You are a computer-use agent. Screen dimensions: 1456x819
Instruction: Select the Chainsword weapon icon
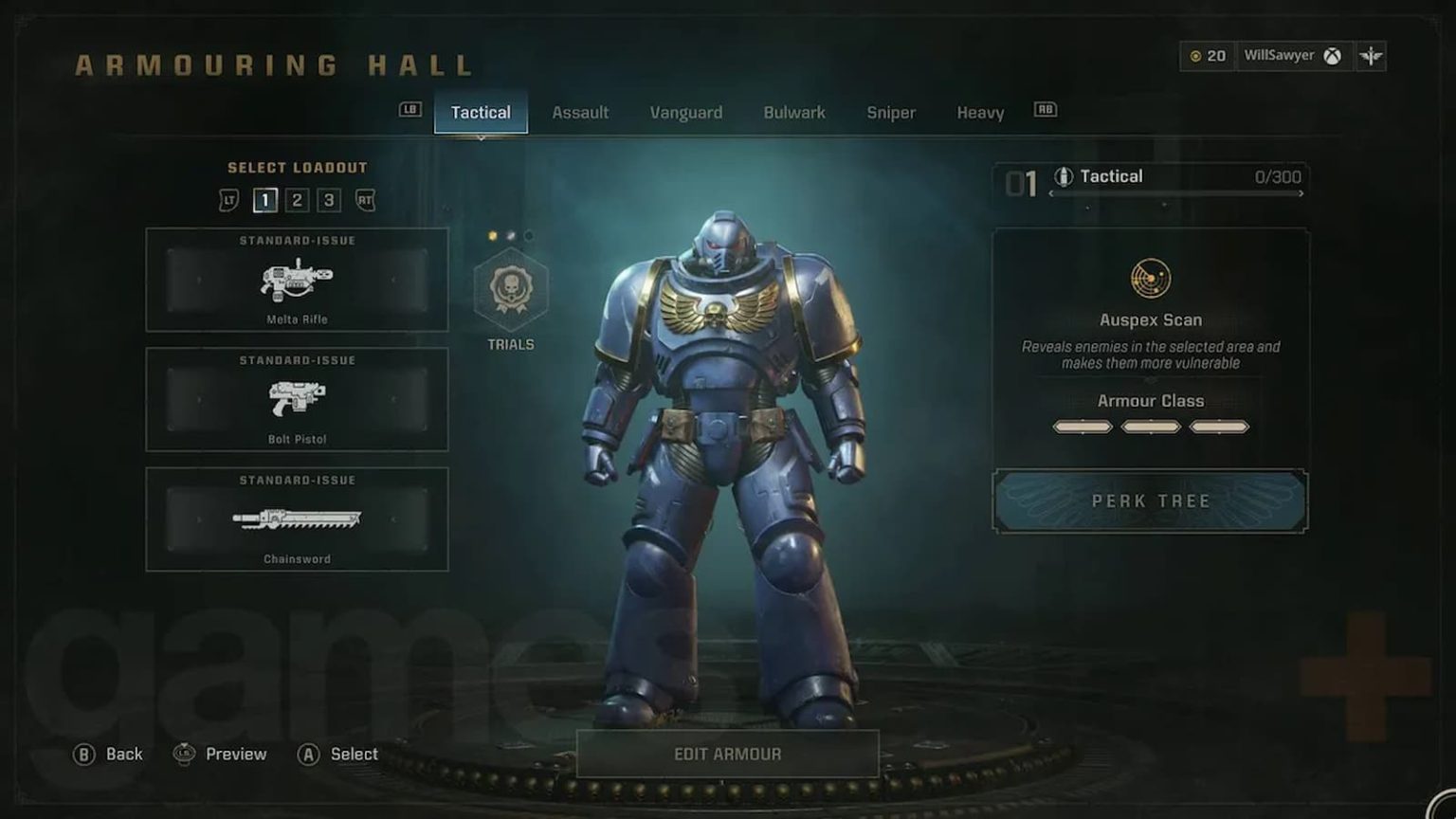[x=296, y=519]
